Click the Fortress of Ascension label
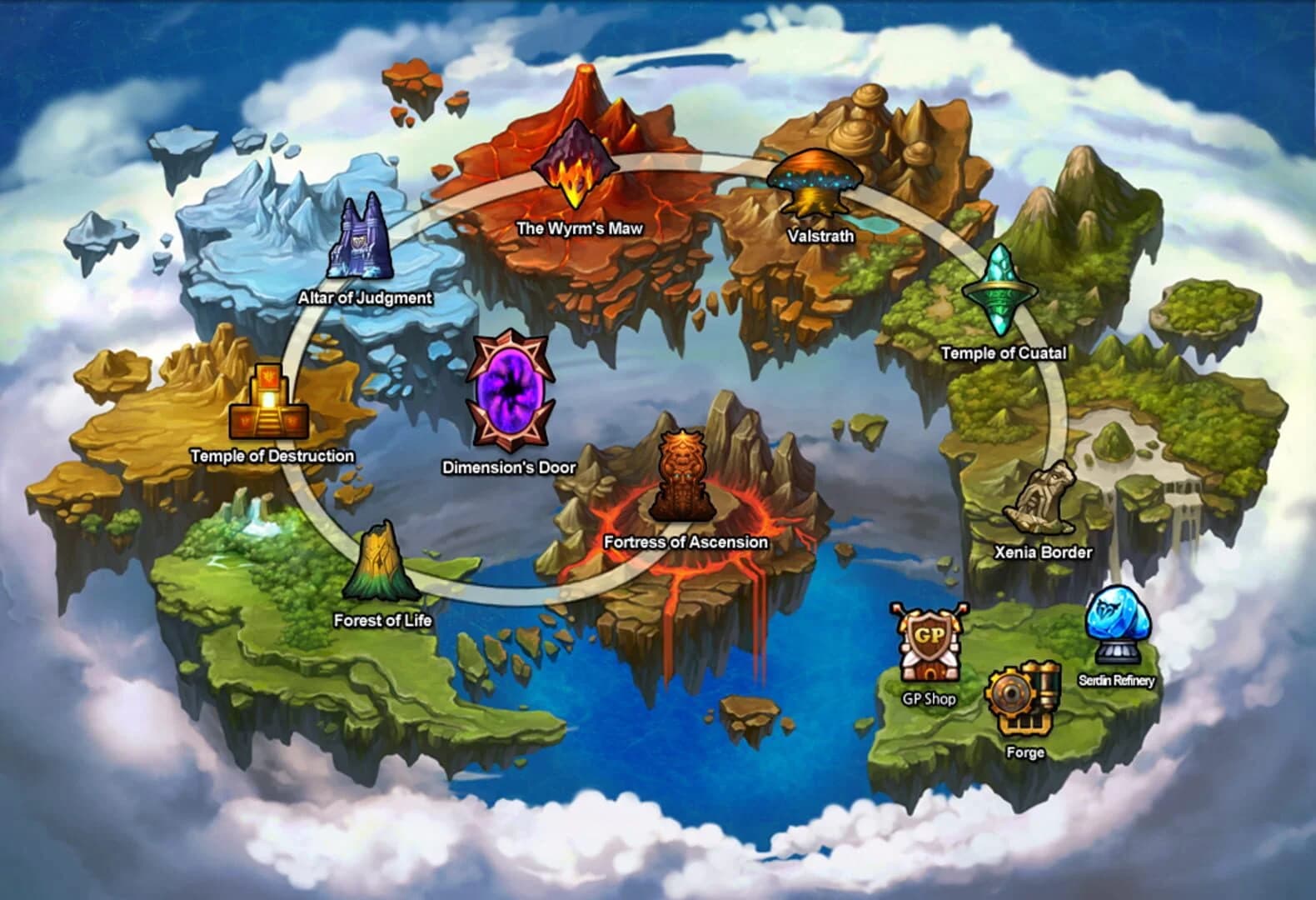Image resolution: width=1316 pixels, height=900 pixels. [685, 542]
